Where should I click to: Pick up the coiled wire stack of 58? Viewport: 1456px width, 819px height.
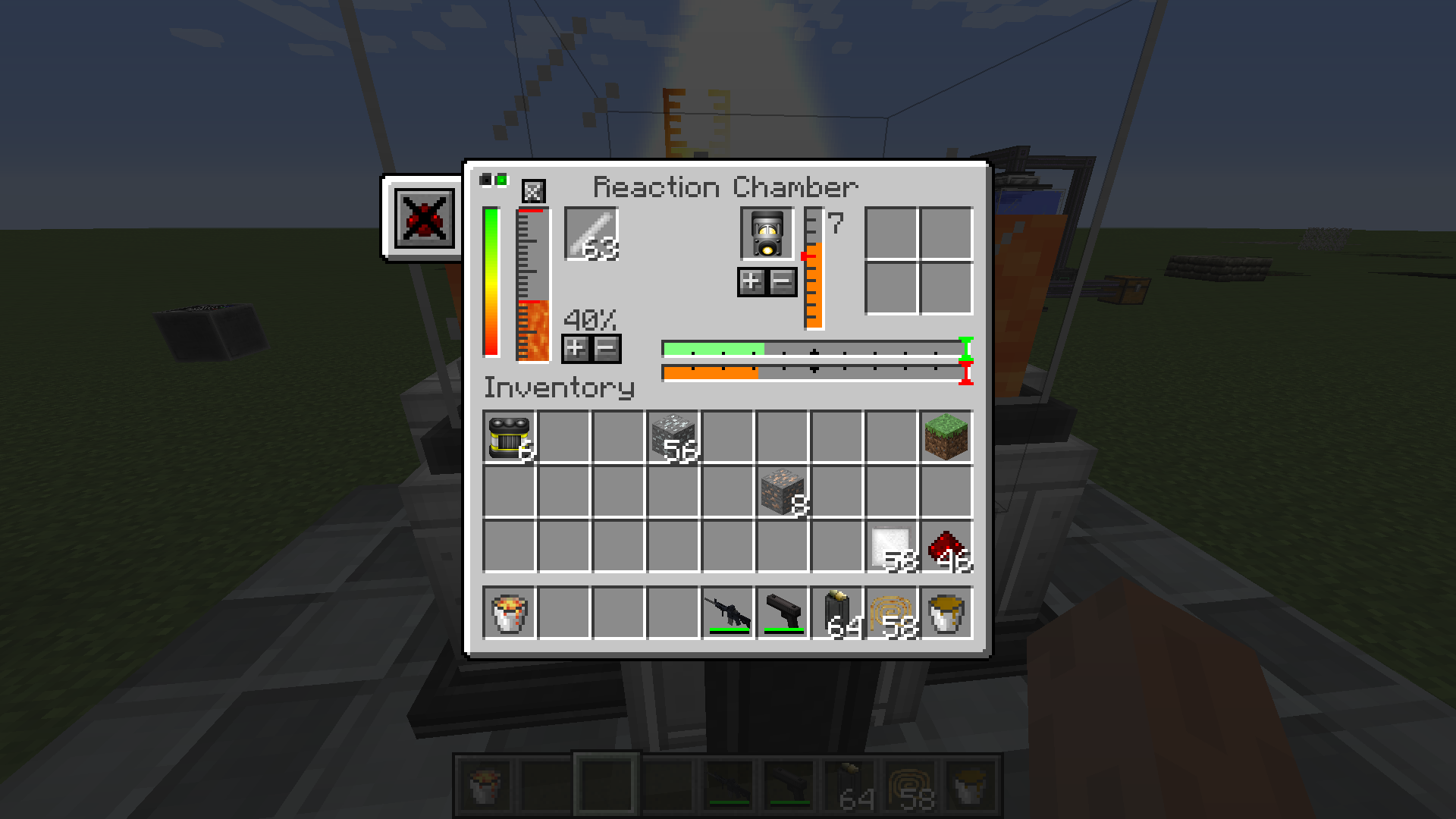(892, 613)
